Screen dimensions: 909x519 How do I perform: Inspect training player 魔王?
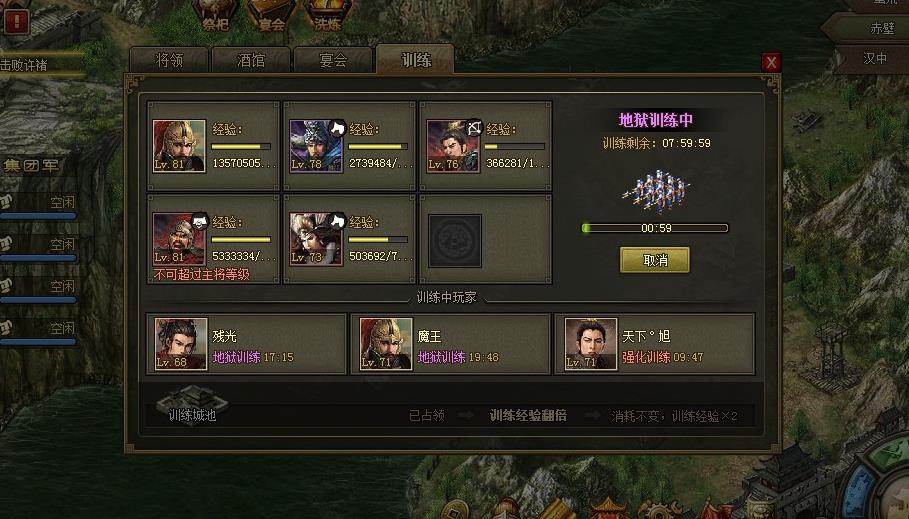(451, 345)
